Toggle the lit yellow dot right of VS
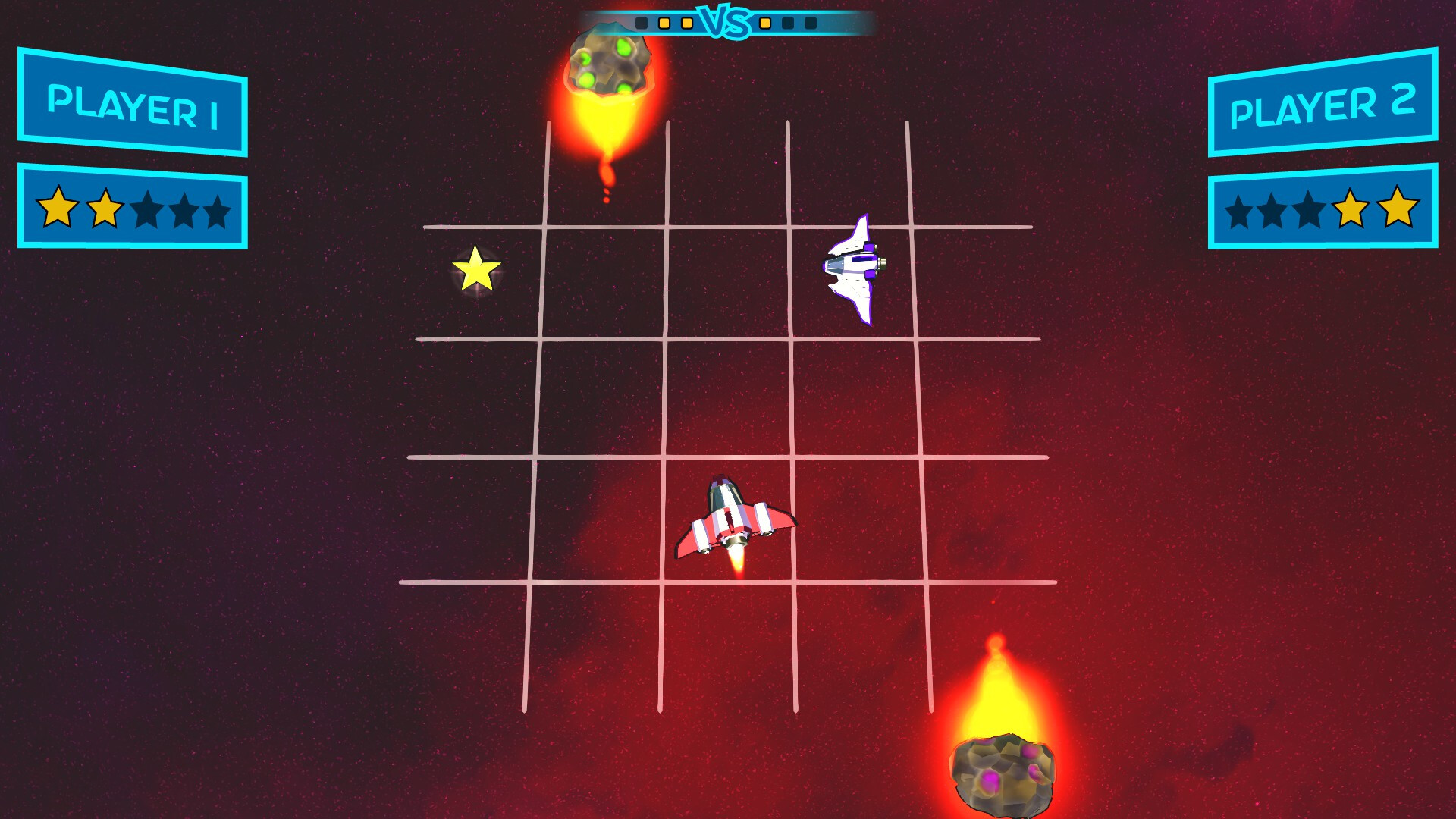 (764, 23)
